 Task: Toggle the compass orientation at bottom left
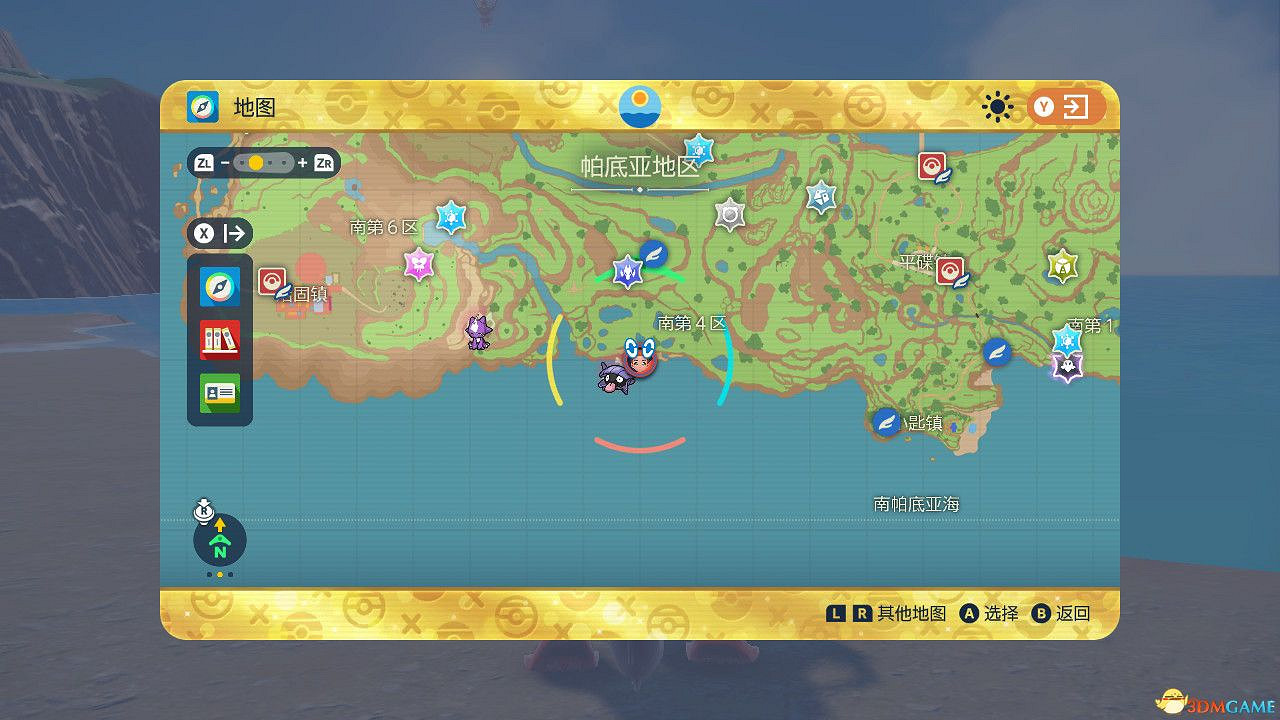218,540
